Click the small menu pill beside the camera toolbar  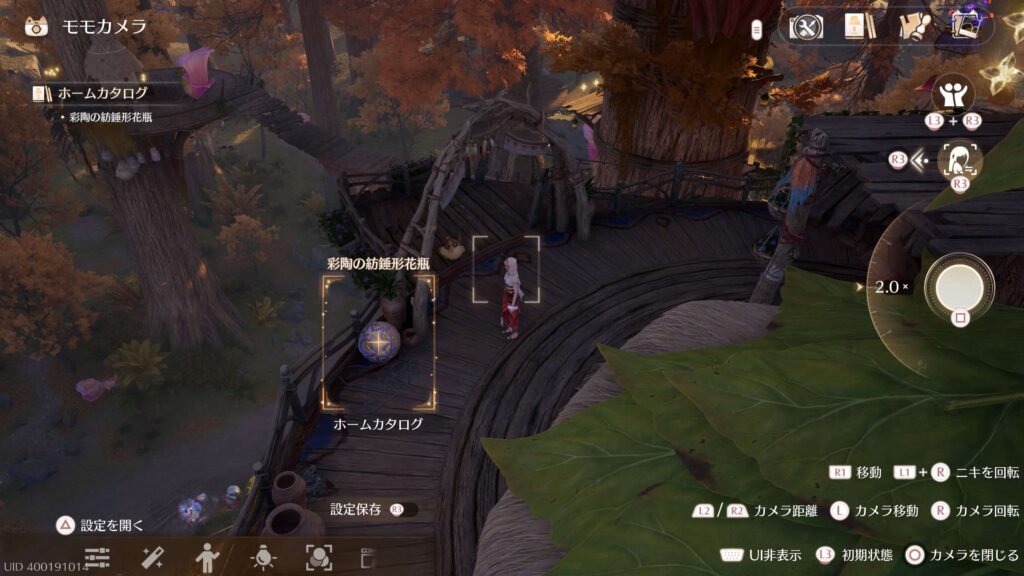757,28
